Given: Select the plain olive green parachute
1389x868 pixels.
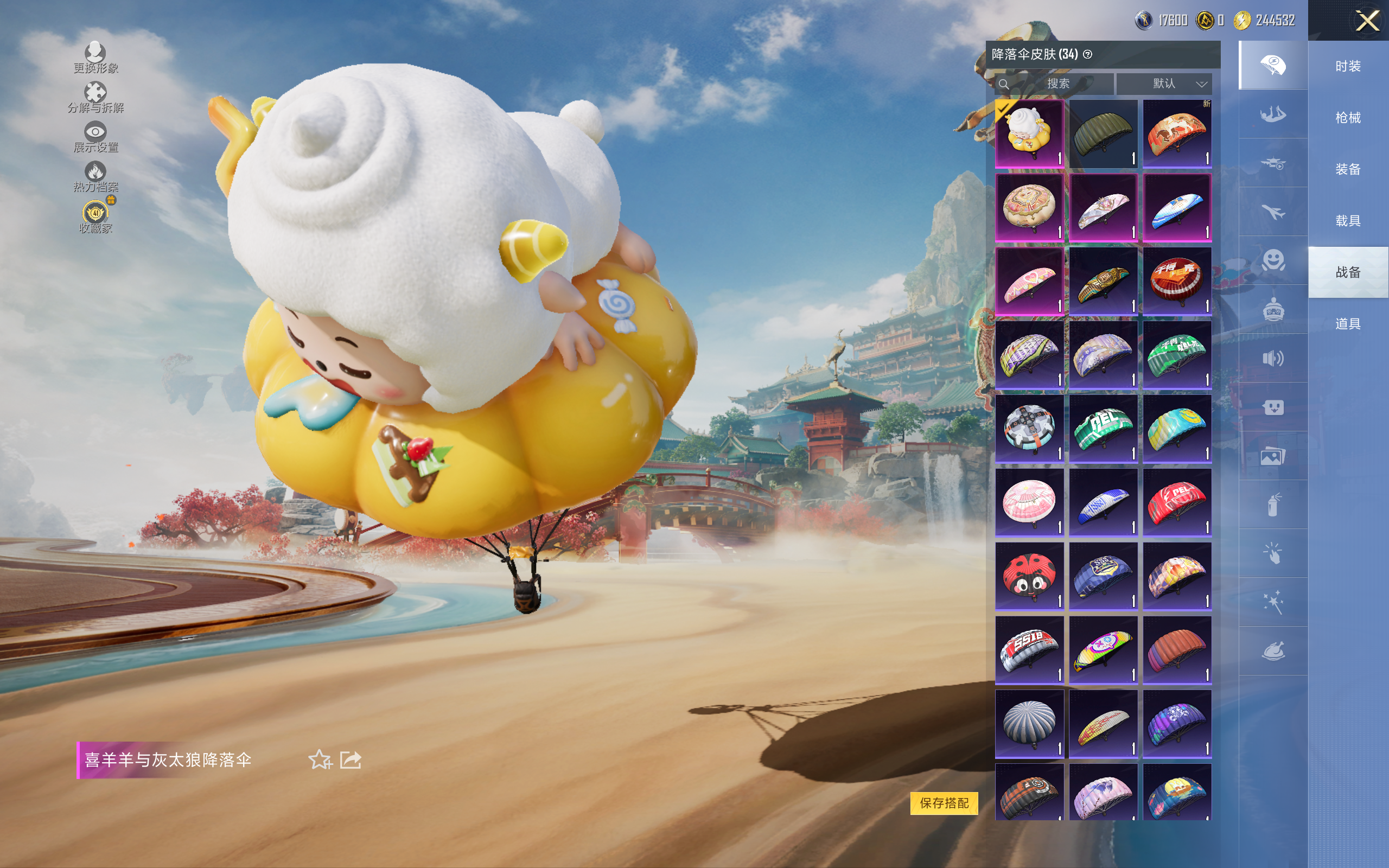Looking at the screenshot, I should coord(1103,134).
